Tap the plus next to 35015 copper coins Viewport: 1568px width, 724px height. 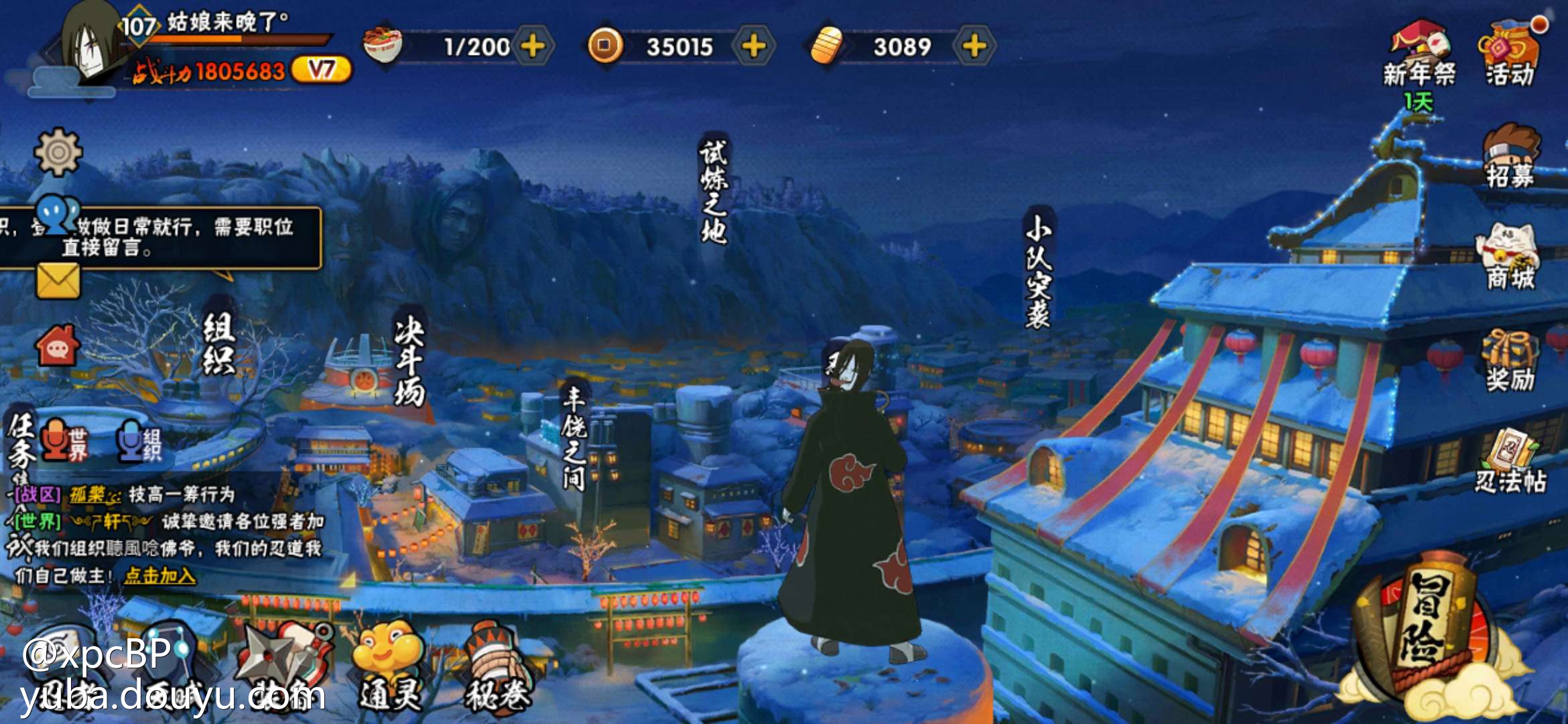754,46
